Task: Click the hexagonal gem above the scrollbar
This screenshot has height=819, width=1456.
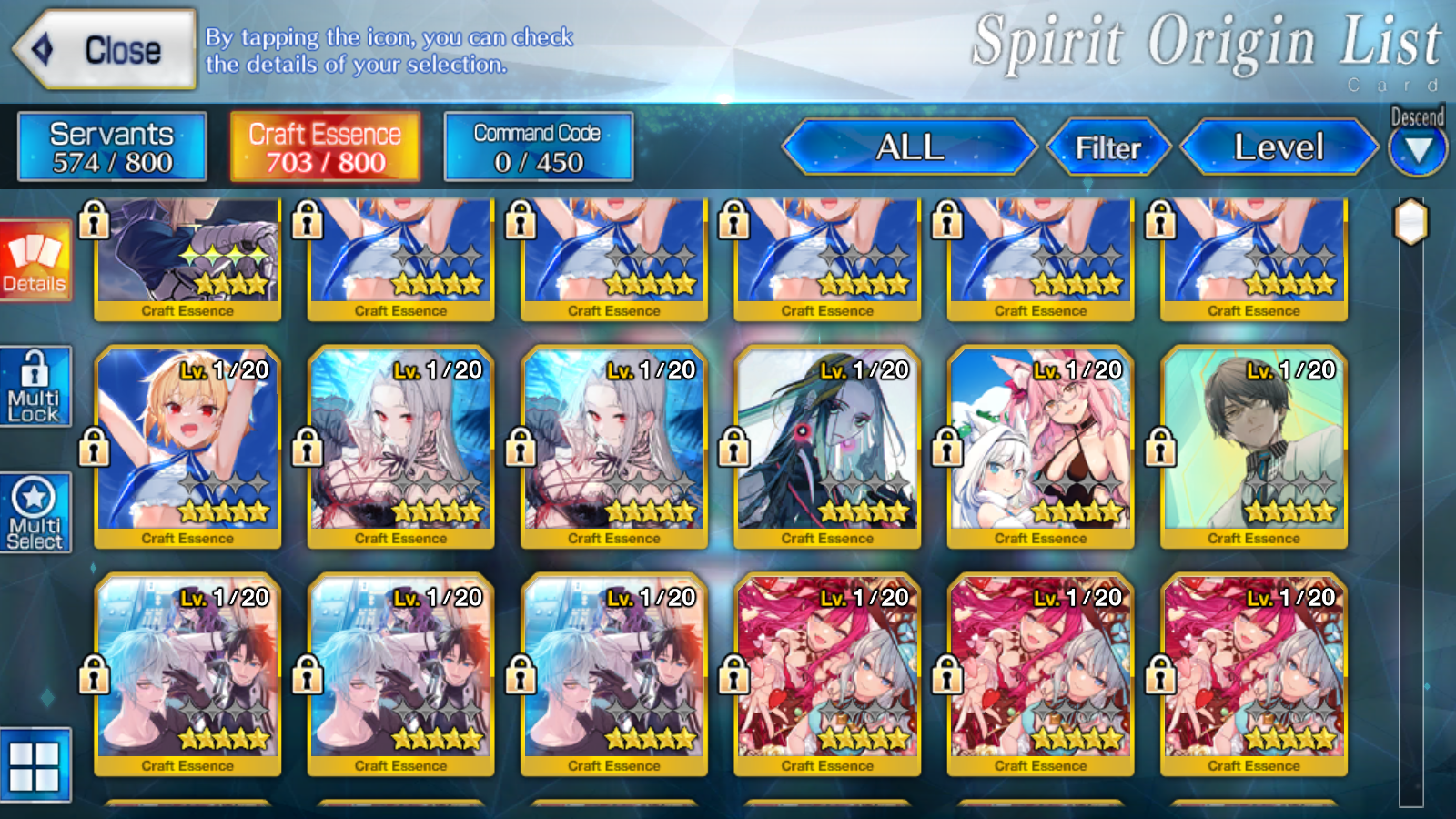Action: 1410,220
